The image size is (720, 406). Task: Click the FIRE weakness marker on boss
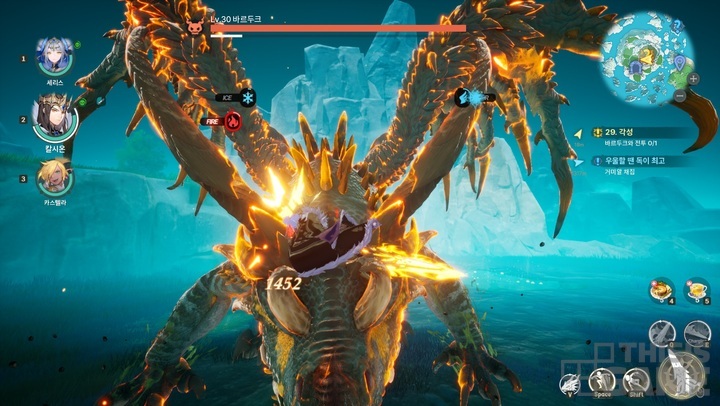[232, 121]
